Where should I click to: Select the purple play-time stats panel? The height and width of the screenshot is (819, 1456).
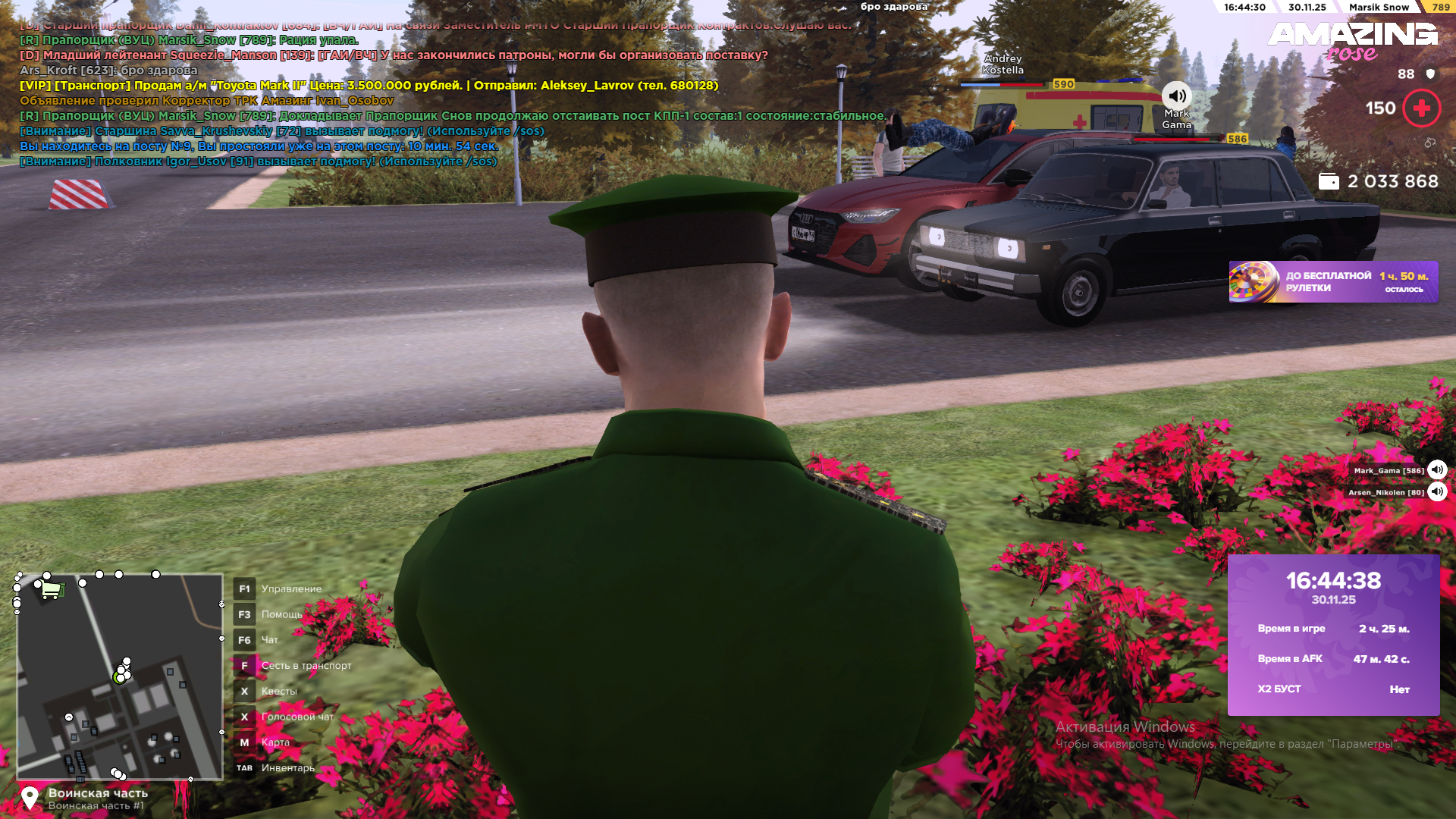pos(1333,635)
